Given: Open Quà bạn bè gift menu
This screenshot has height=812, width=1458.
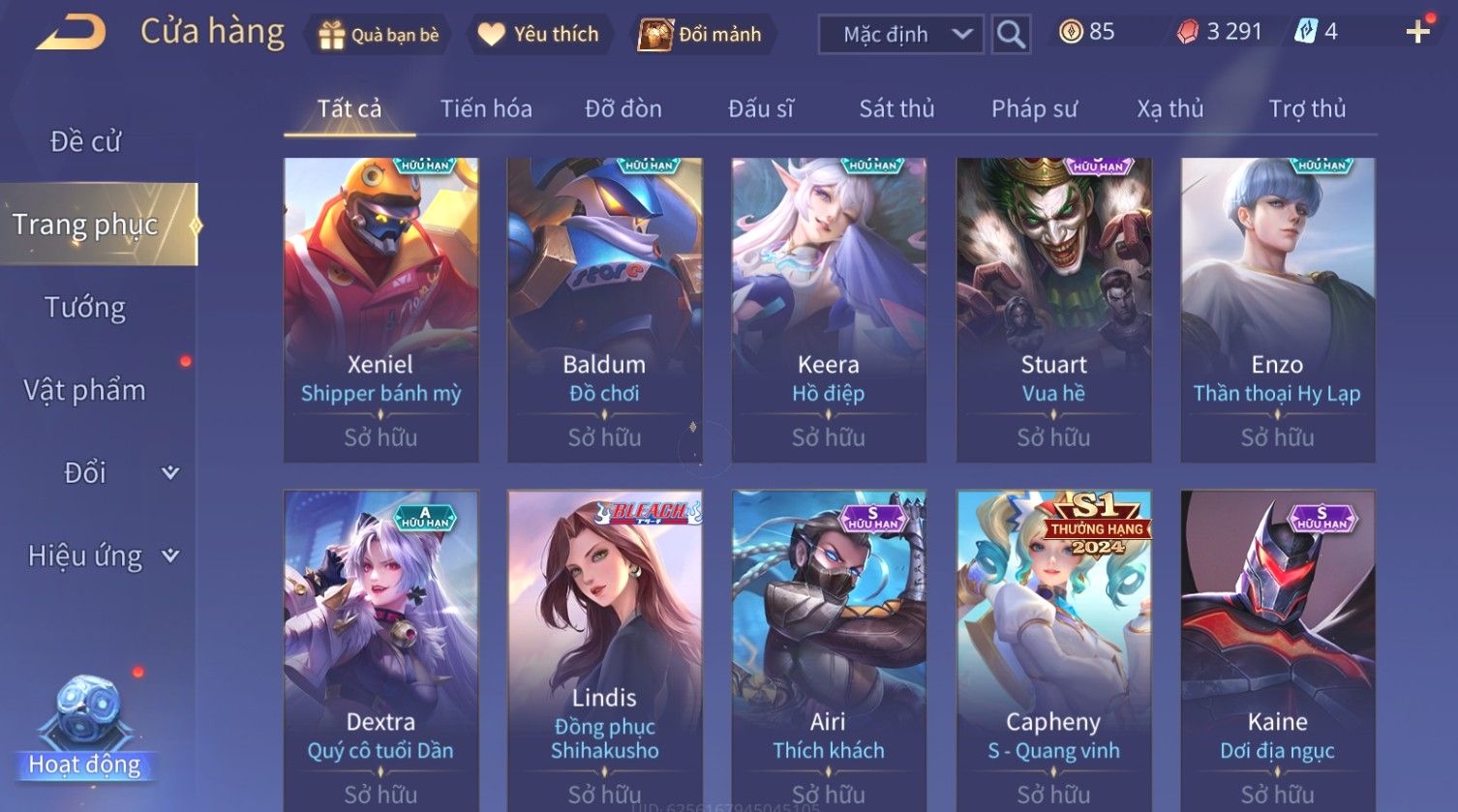Looking at the screenshot, I should [379, 35].
